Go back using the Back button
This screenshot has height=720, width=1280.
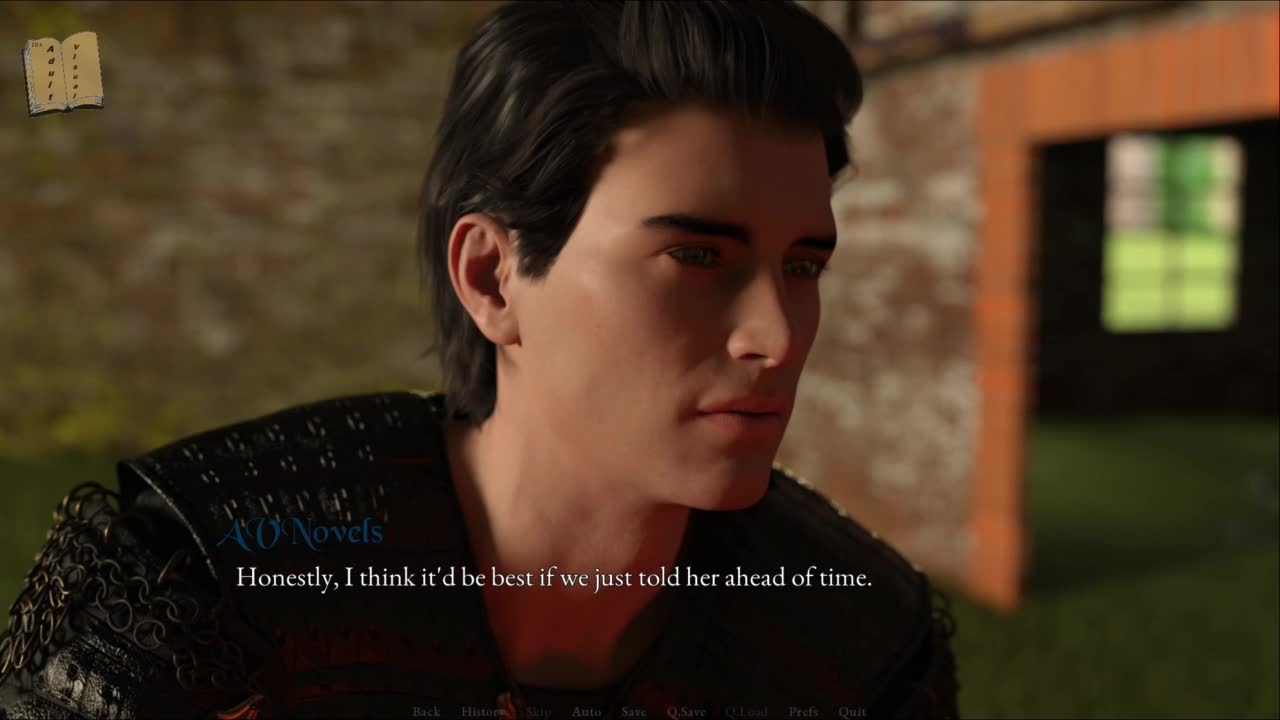point(426,712)
